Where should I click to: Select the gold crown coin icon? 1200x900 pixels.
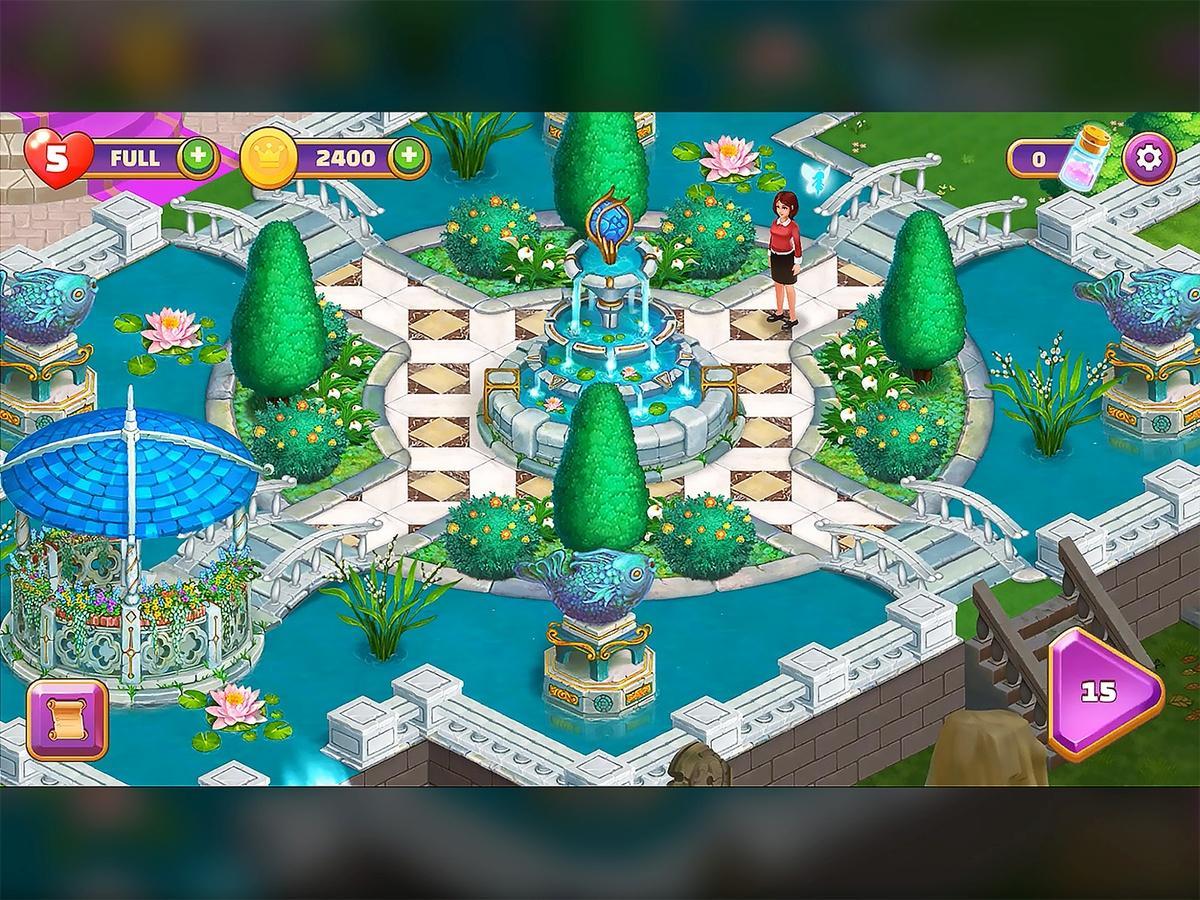[x=269, y=159]
